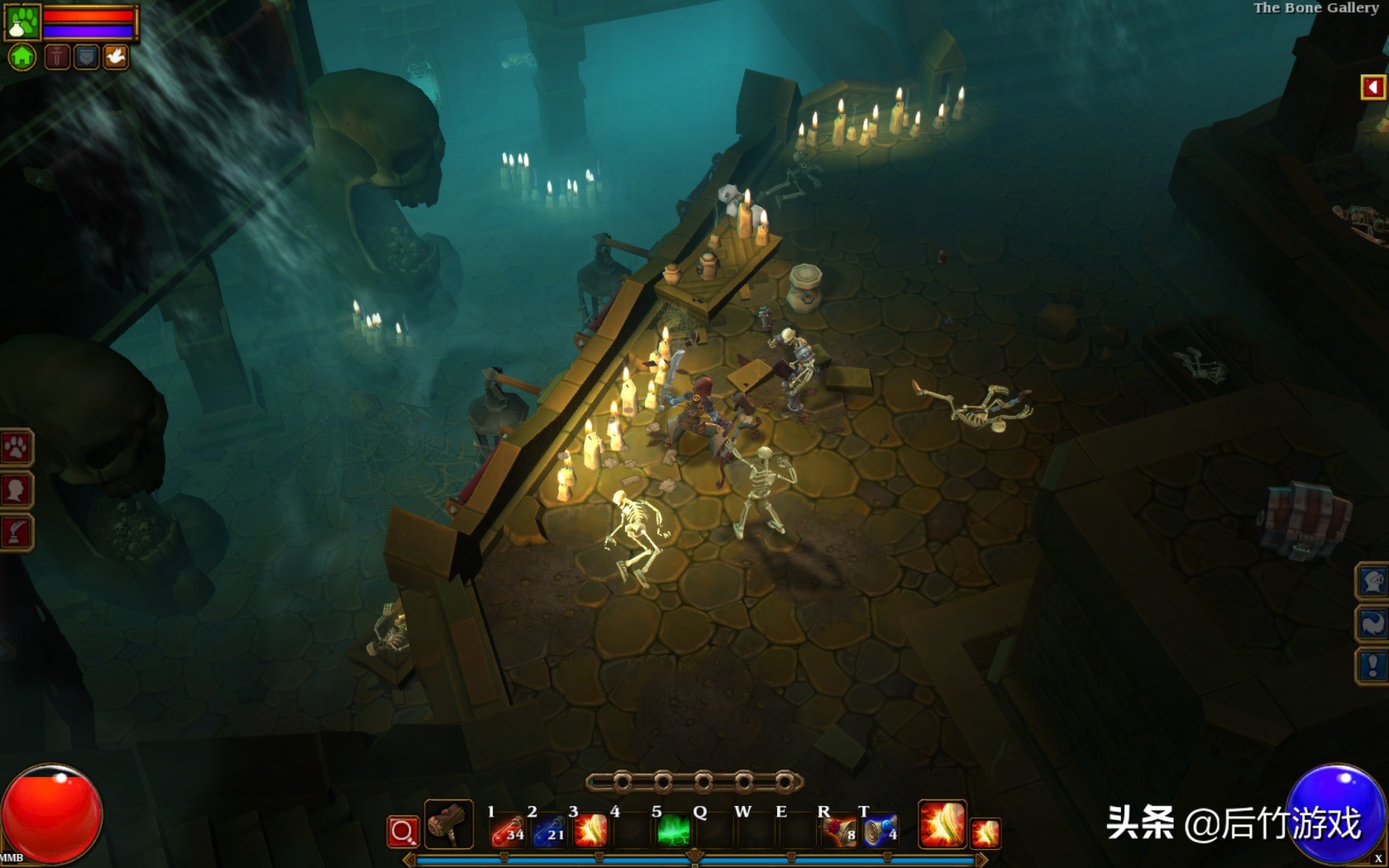Open the red quill skills button
The image size is (1389, 868).
(16, 532)
